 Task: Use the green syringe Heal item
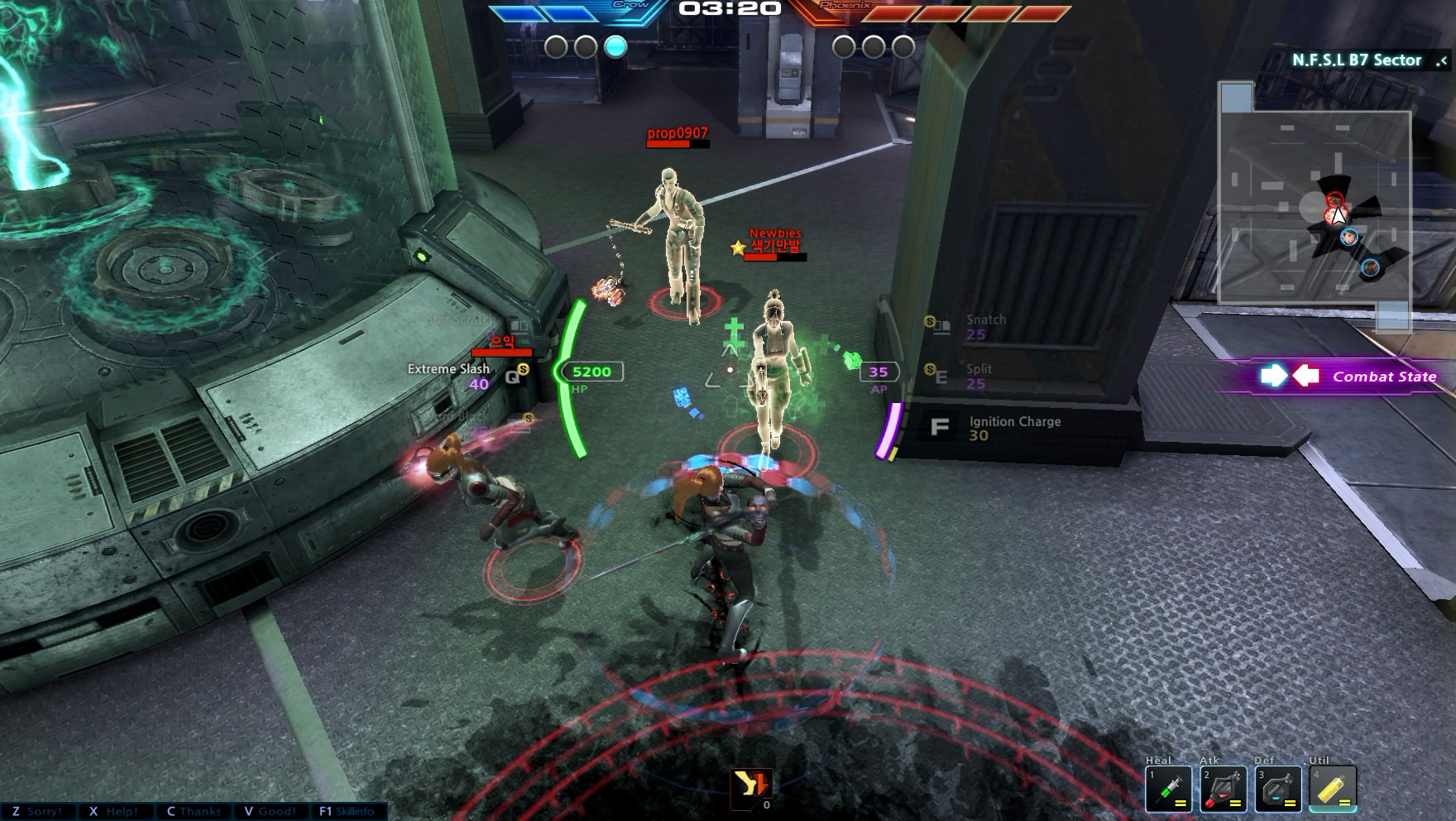[x=1168, y=789]
